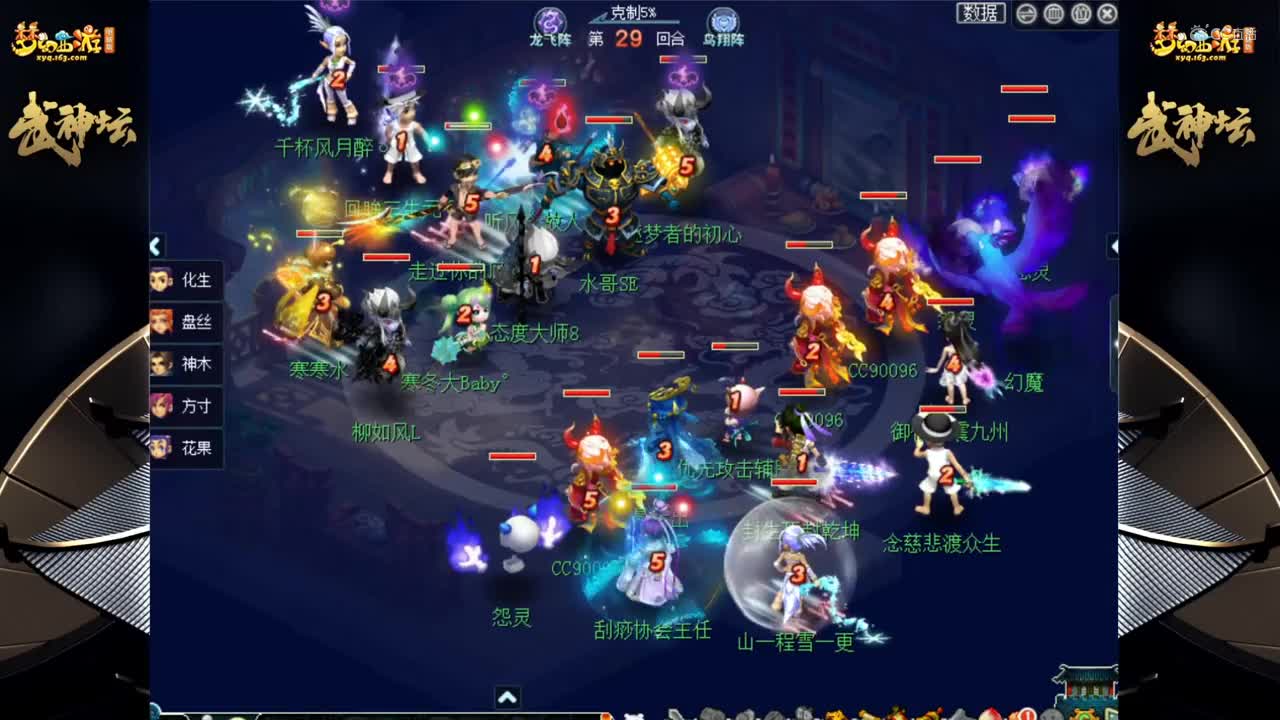Switch to the 神木 tab
Image resolution: width=1280 pixels, height=720 pixels.
186,365
